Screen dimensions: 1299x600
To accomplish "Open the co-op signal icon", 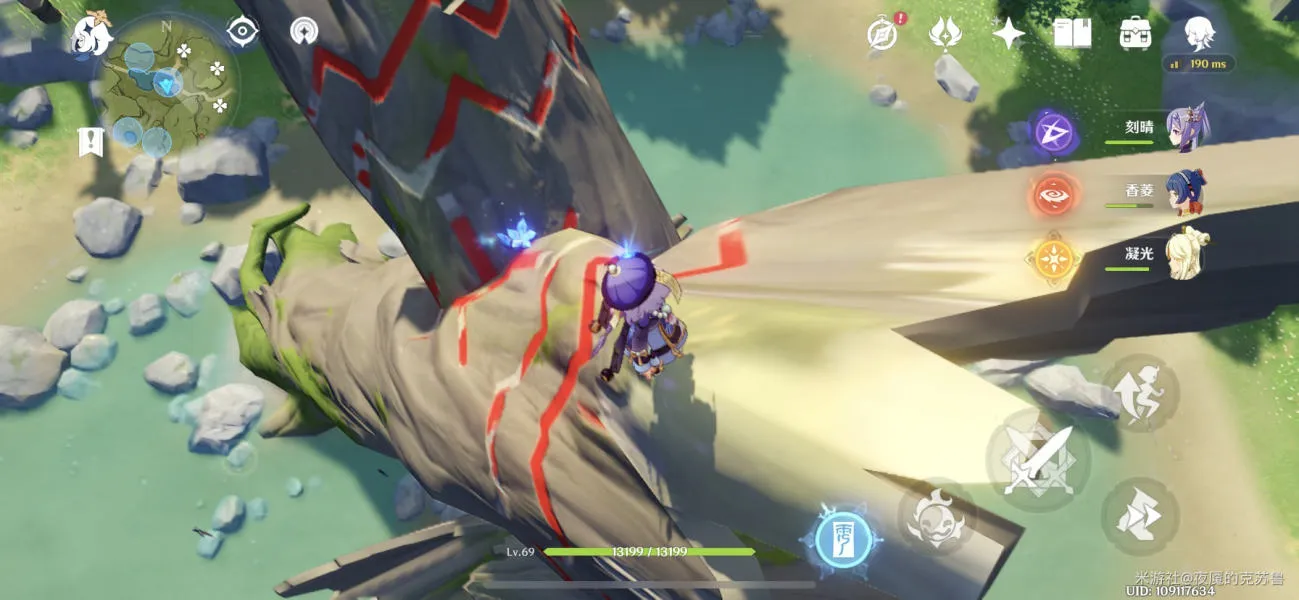I will (x=304, y=31).
